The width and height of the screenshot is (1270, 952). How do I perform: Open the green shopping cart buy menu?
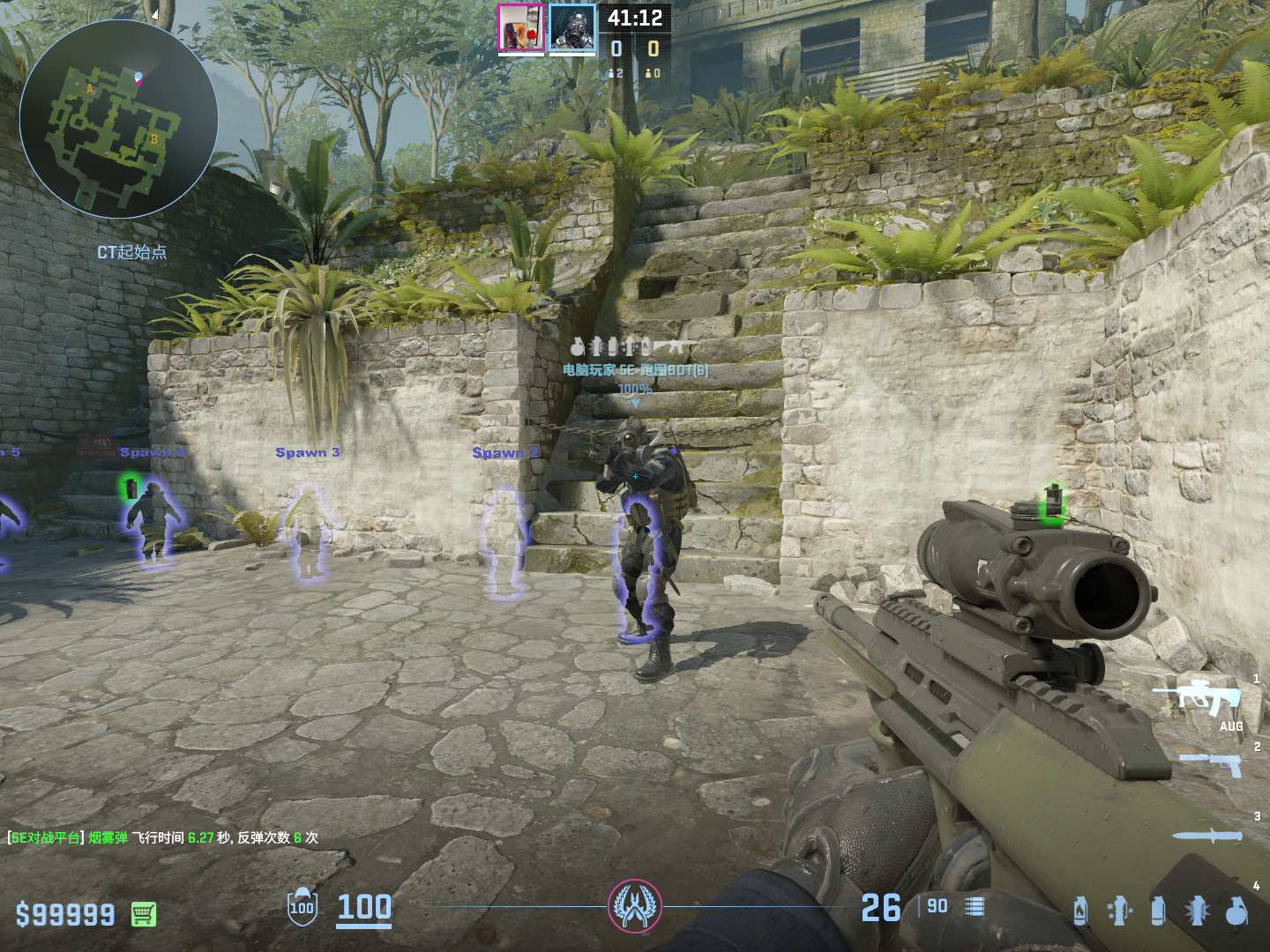coord(144,914)
